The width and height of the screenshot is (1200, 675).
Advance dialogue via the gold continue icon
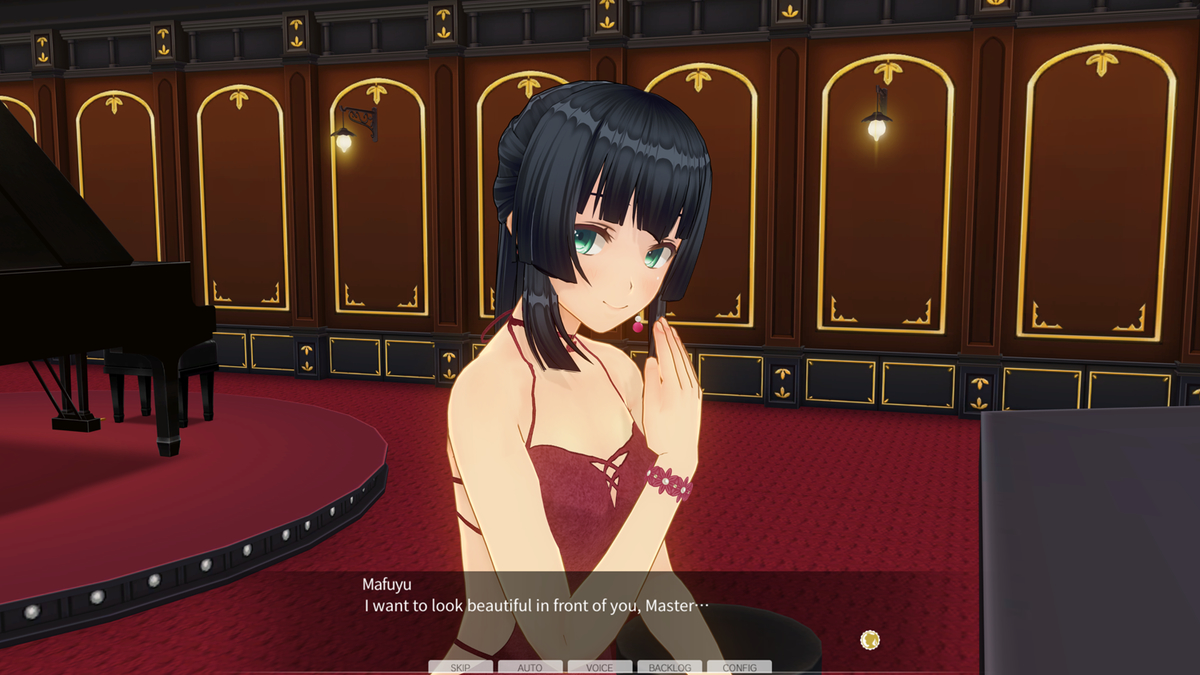[870, 639]
